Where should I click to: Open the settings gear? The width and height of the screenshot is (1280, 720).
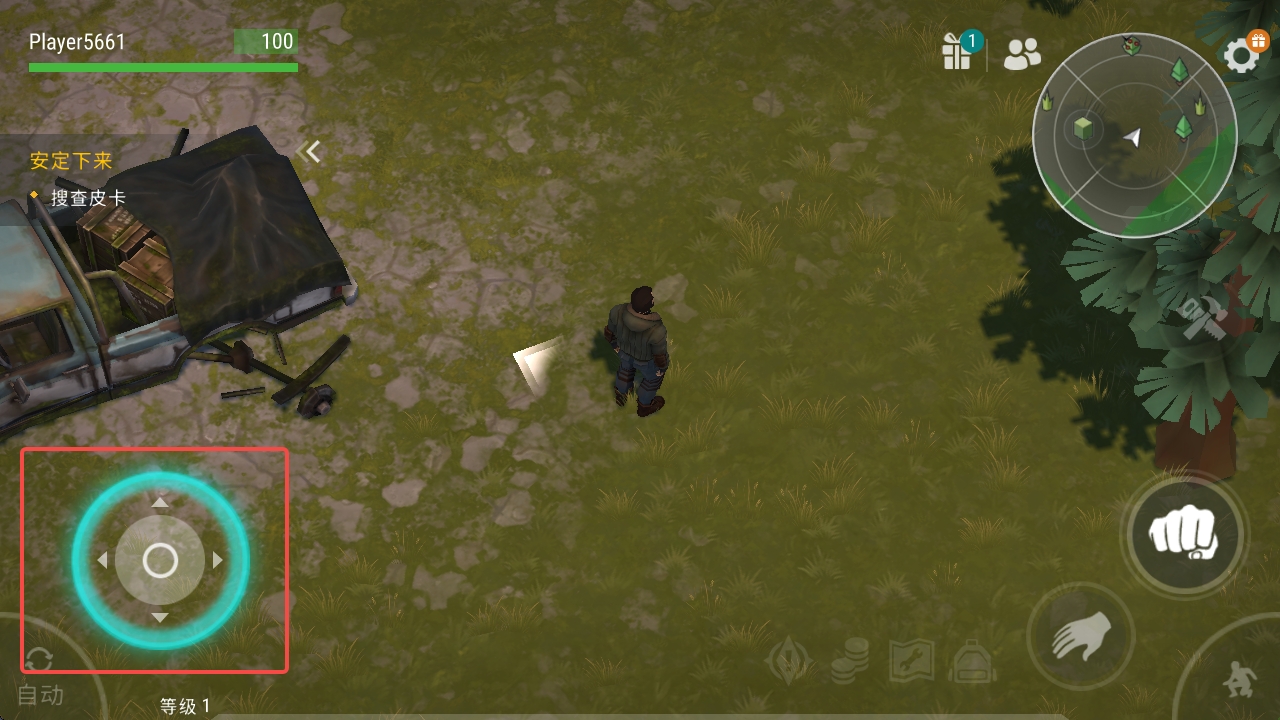[1242, 55]
